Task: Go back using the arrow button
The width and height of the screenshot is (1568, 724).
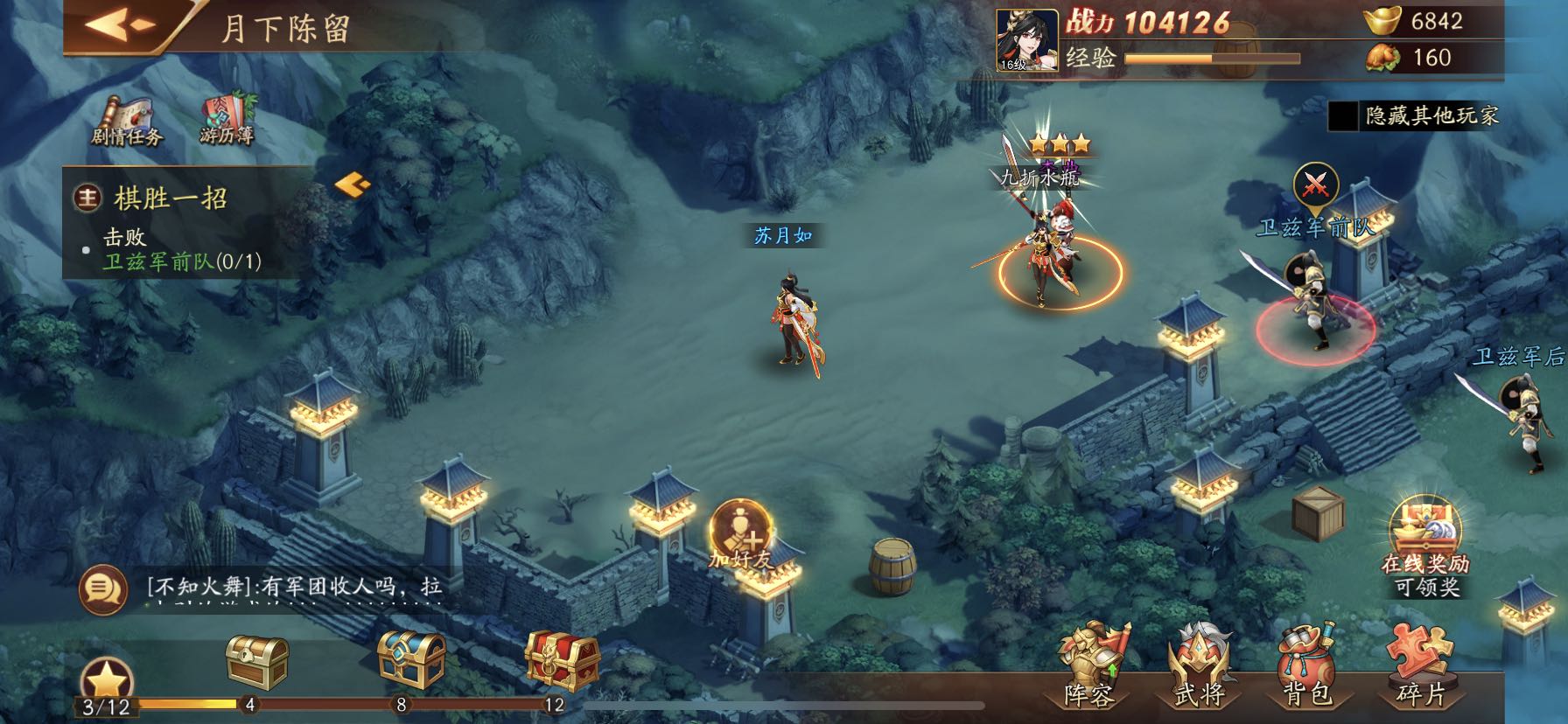Action: click(x=122, y=24)
